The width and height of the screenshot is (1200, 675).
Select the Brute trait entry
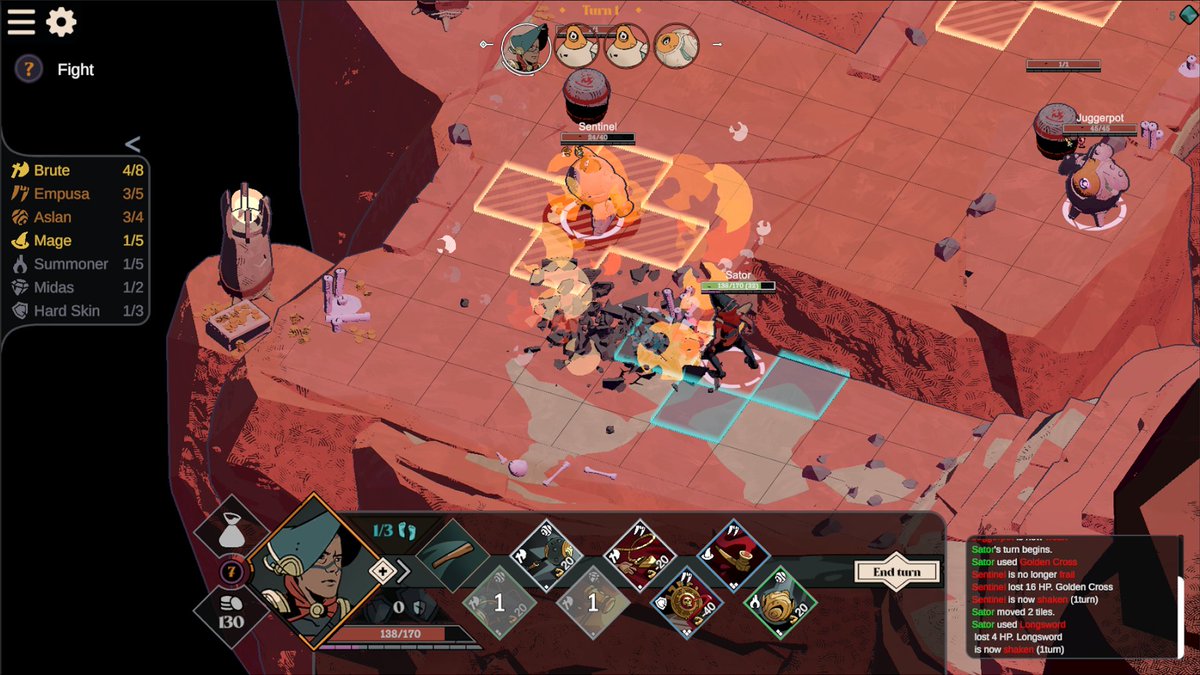pyautogui.click(x=52, y=171)
